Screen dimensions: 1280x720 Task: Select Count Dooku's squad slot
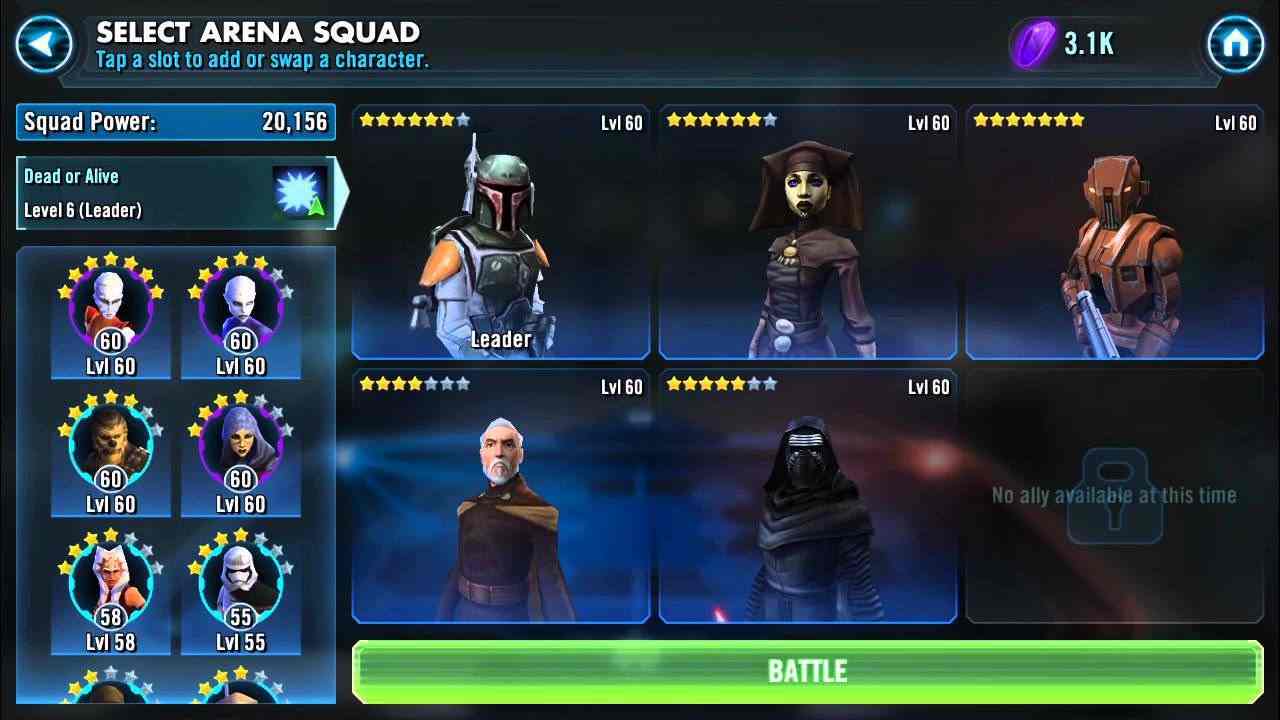(500, 500)
